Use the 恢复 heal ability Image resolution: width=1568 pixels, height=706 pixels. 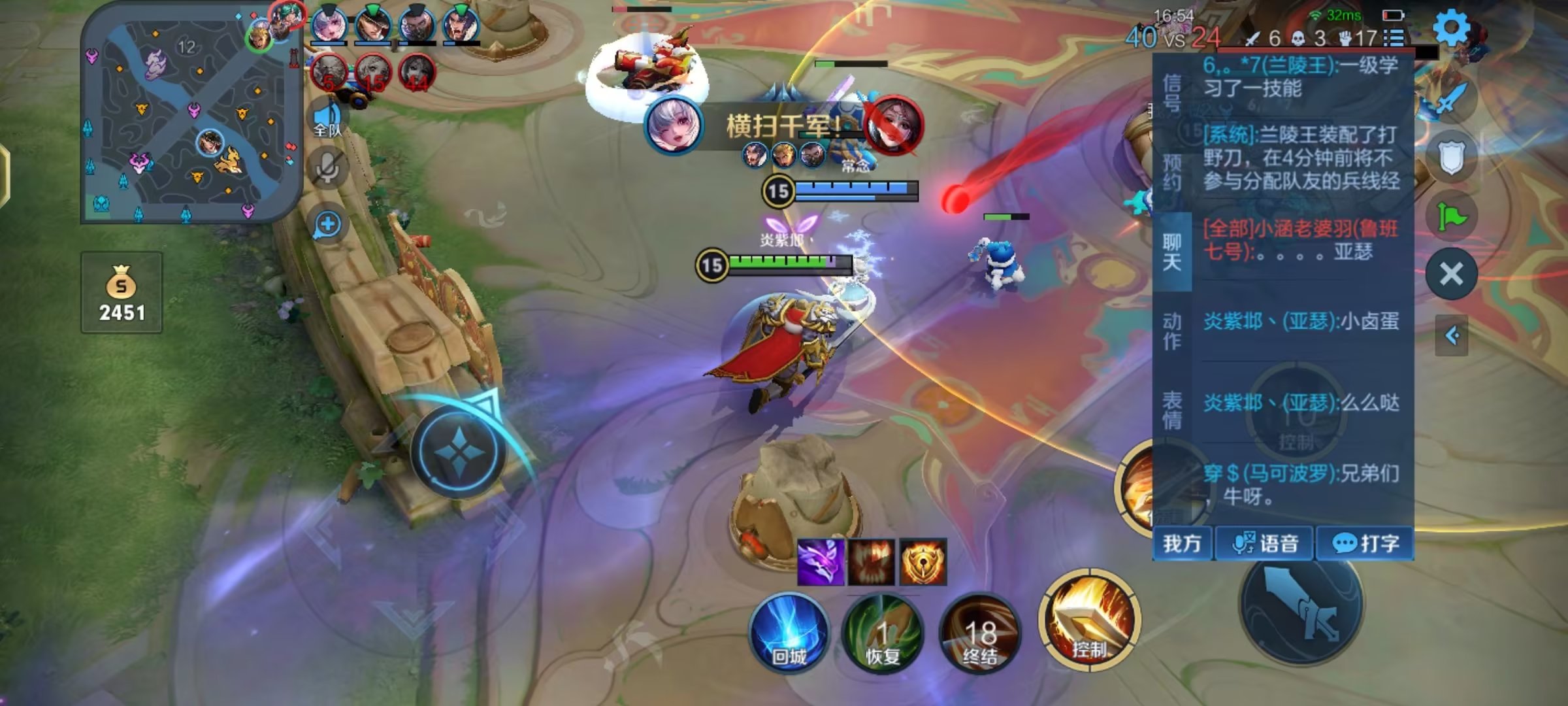883,633
